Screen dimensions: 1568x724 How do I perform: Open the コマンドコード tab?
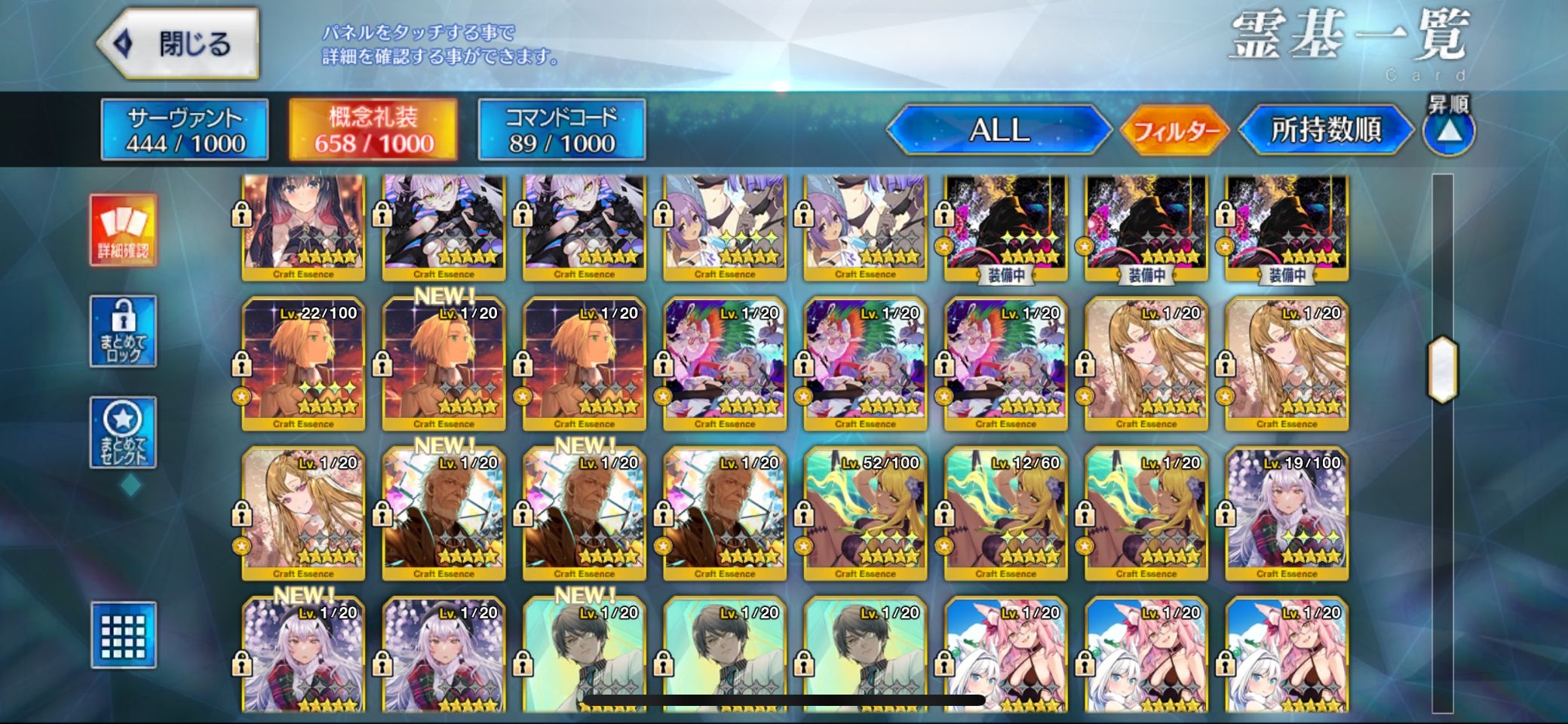561,130
